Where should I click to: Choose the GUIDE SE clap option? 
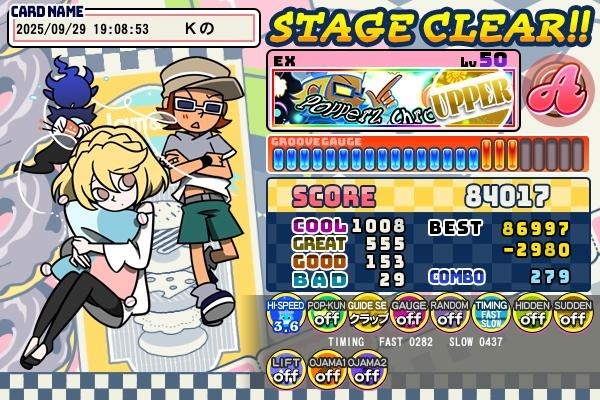pos(367,316)
